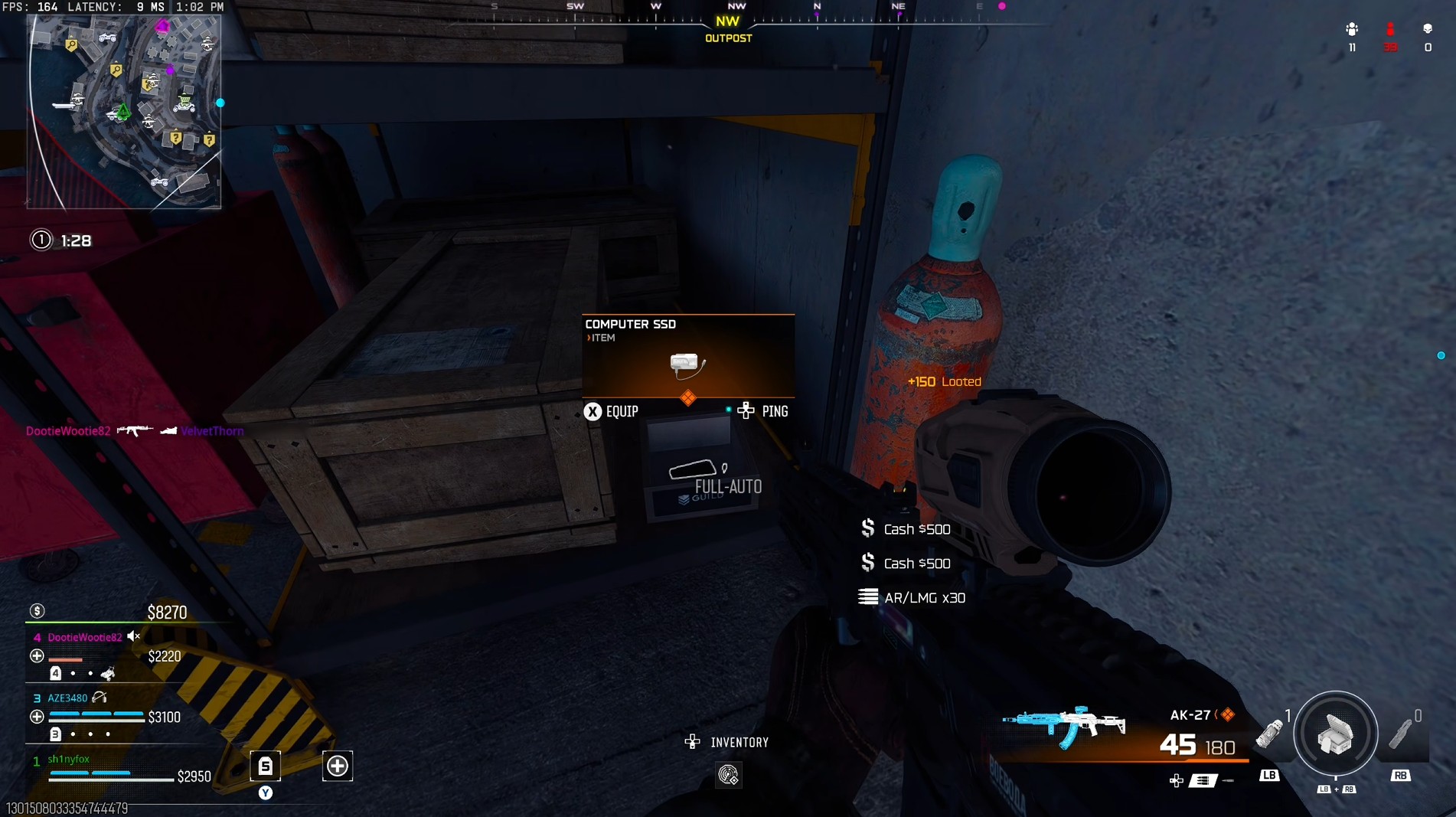Screen dimensions: 1456x817
Task: Open the INVENTORY menu
Action: tap(739, 741)
